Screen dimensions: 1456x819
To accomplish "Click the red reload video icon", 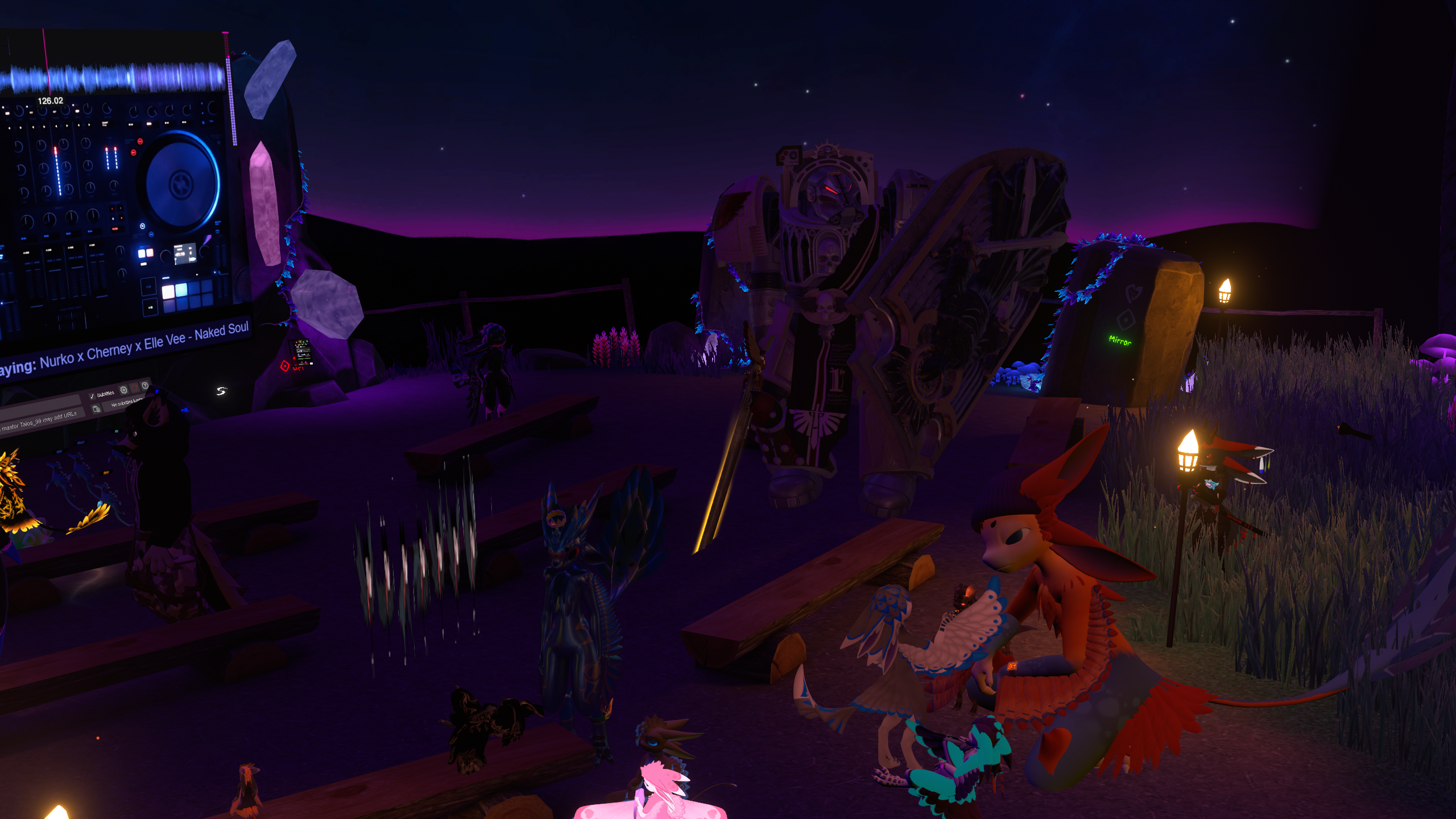I will tap(135, 388).
